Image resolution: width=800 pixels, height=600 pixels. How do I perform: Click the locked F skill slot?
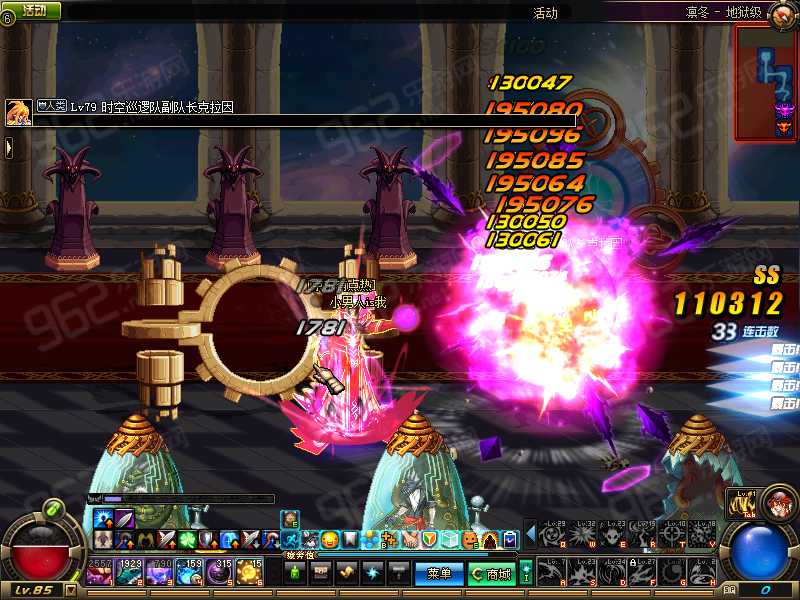coord(641,572)
